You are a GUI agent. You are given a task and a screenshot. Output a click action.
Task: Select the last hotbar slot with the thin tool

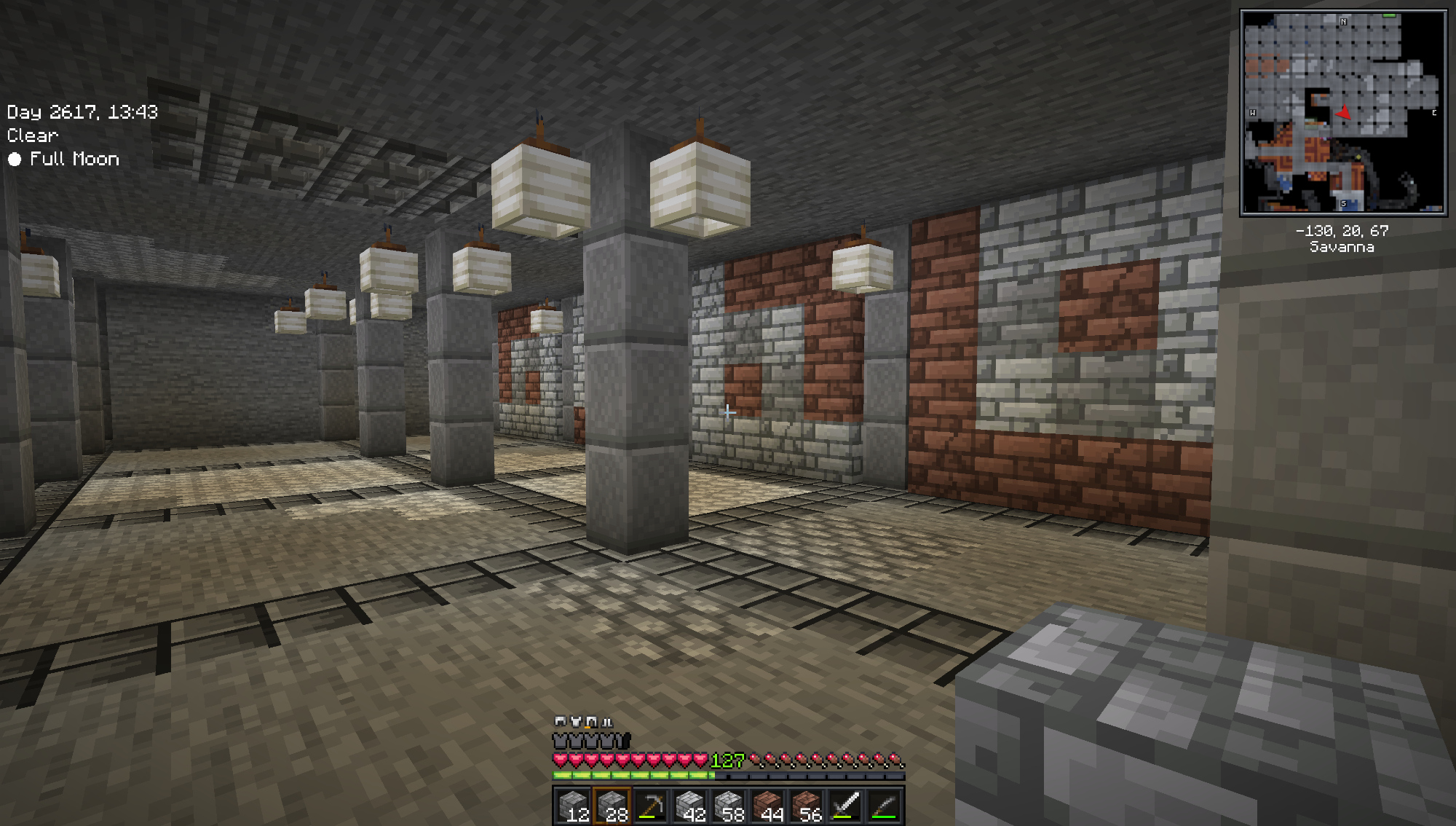(884, 806)
